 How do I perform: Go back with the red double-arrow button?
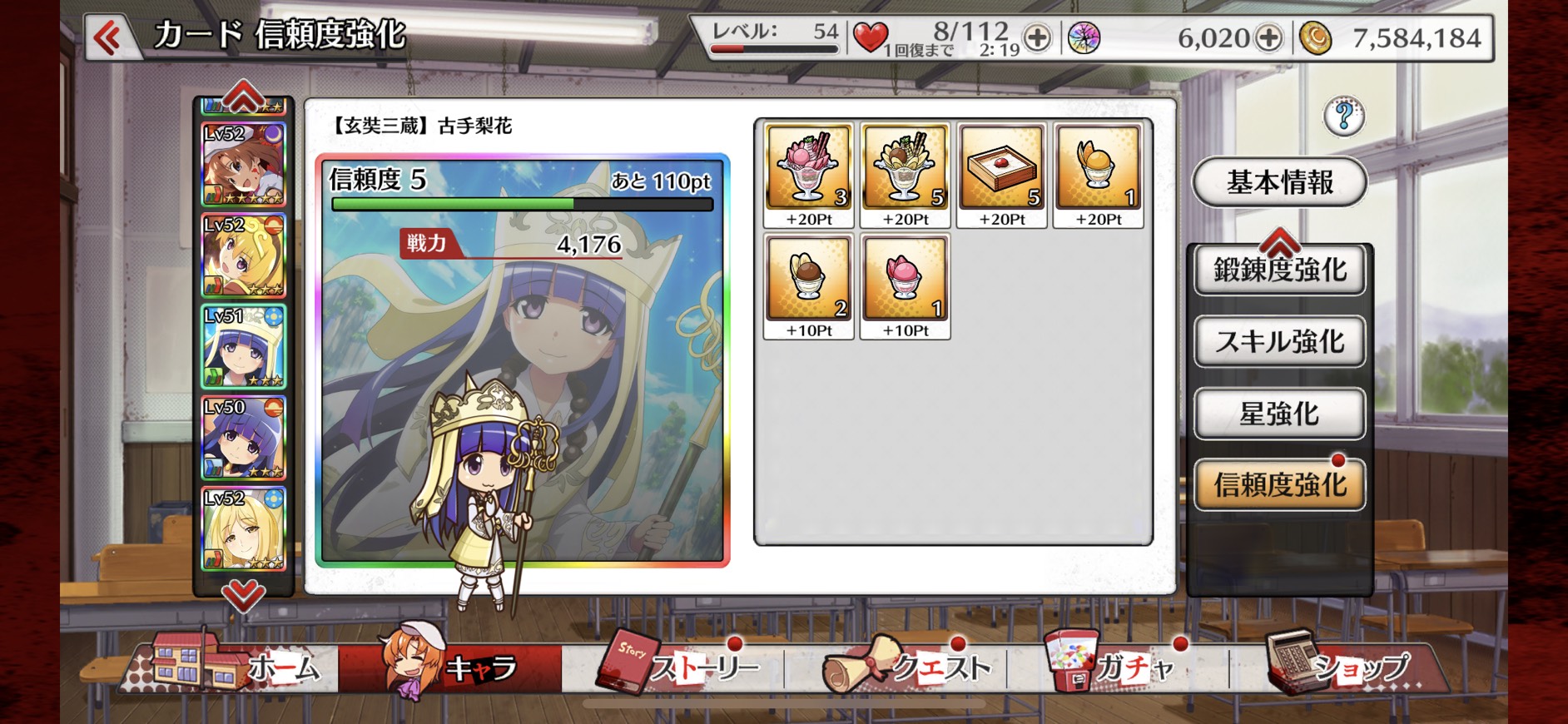[x=108, y=37]
